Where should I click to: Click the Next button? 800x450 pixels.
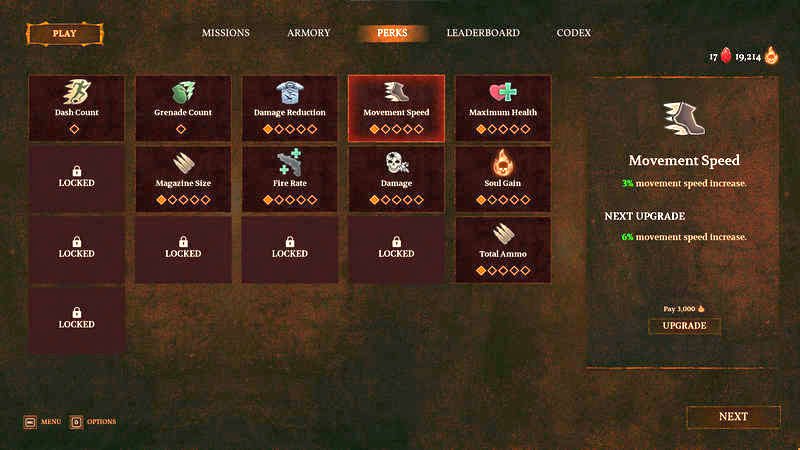(733, 417)
